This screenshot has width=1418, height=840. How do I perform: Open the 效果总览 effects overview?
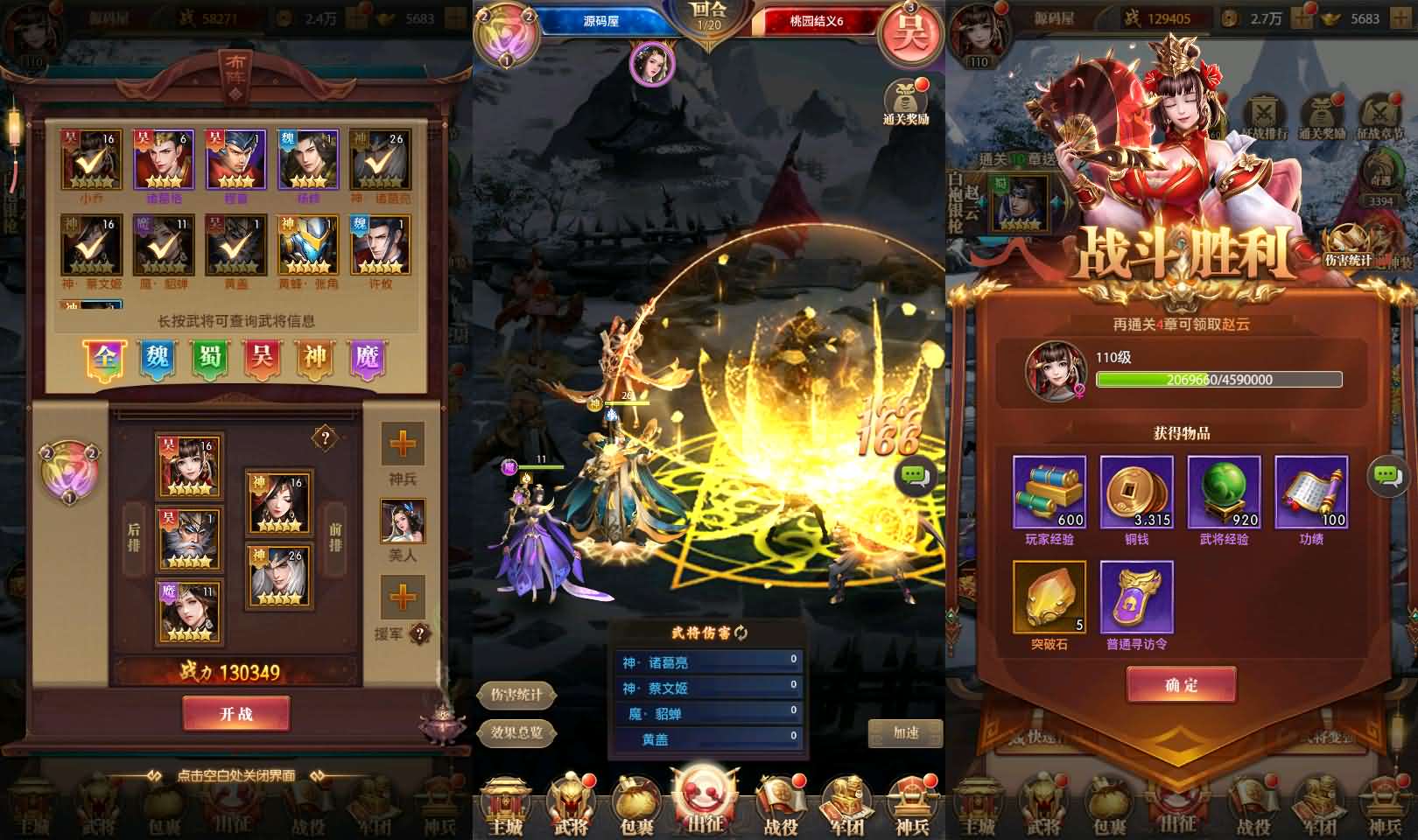(516, 732)
